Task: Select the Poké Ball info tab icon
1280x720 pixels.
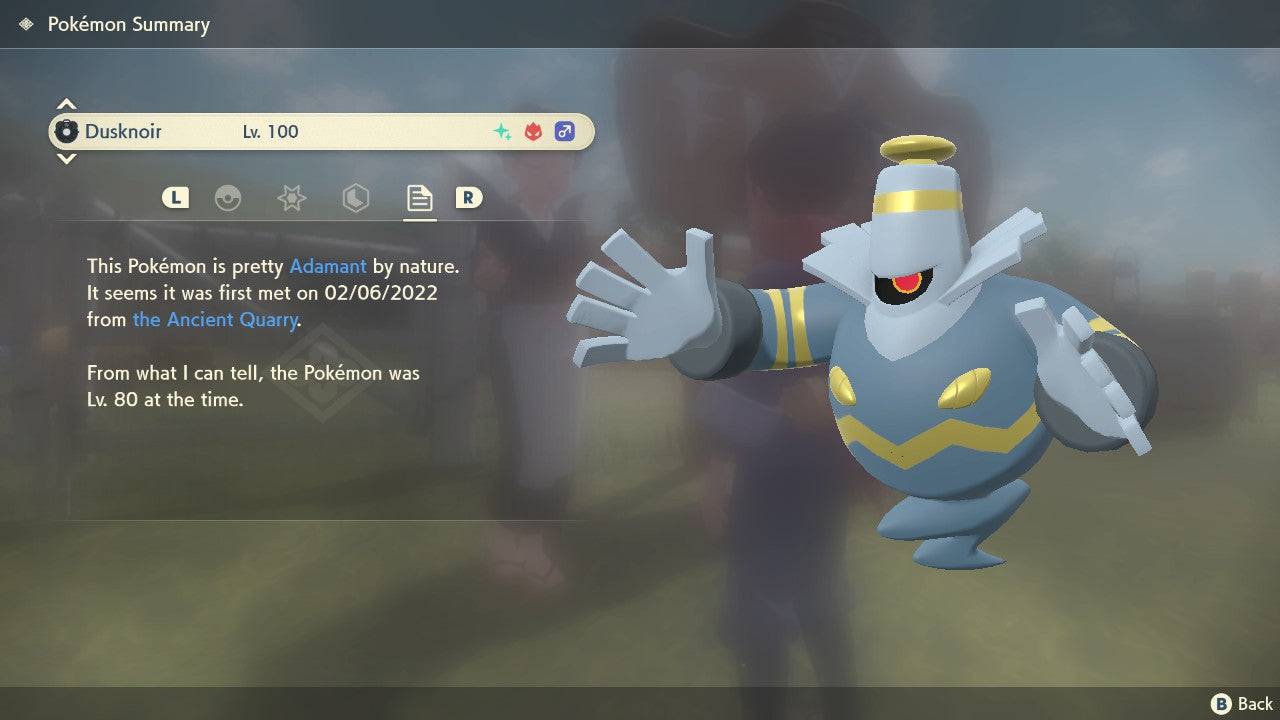Action: point(229,198)
